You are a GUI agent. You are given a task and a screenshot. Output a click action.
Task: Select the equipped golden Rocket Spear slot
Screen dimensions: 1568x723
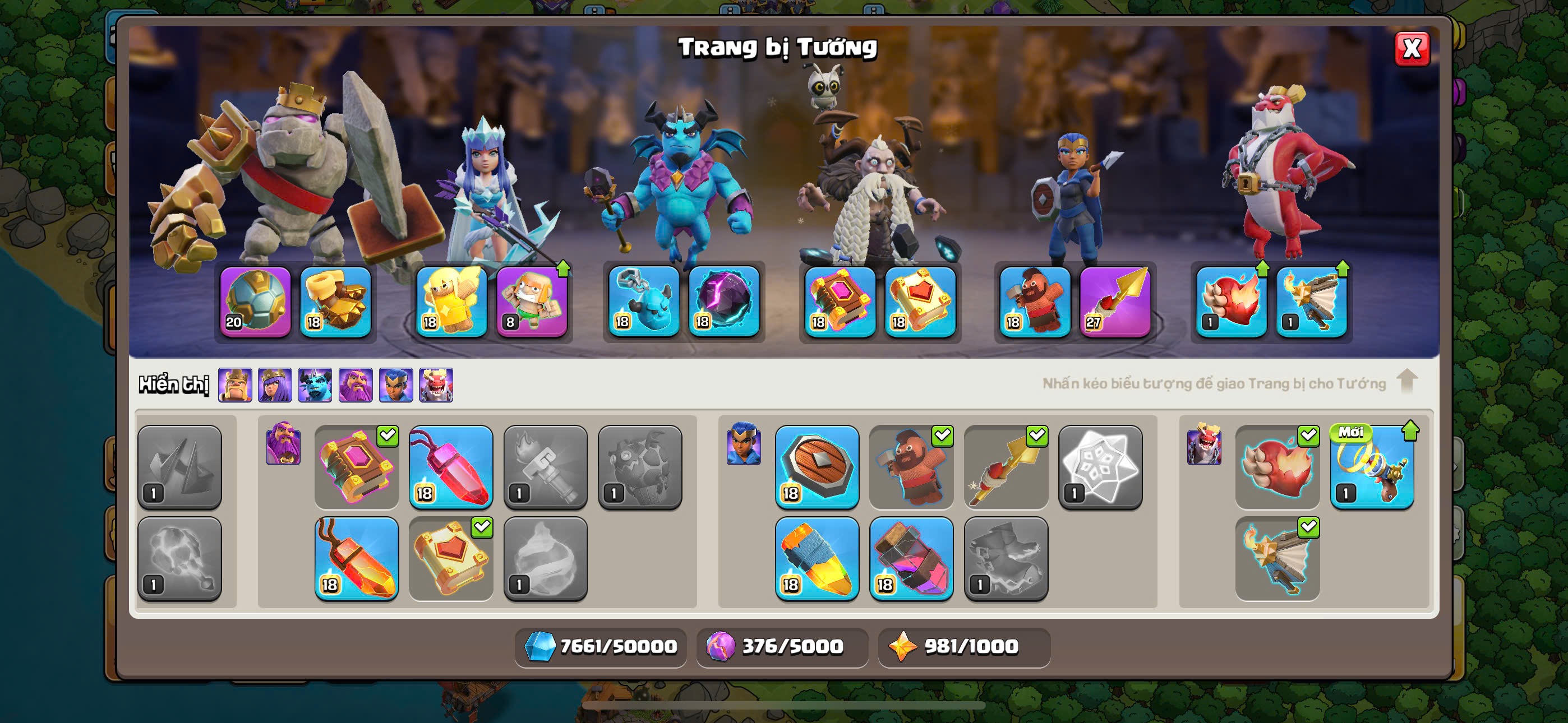(x=1114, y=302)
